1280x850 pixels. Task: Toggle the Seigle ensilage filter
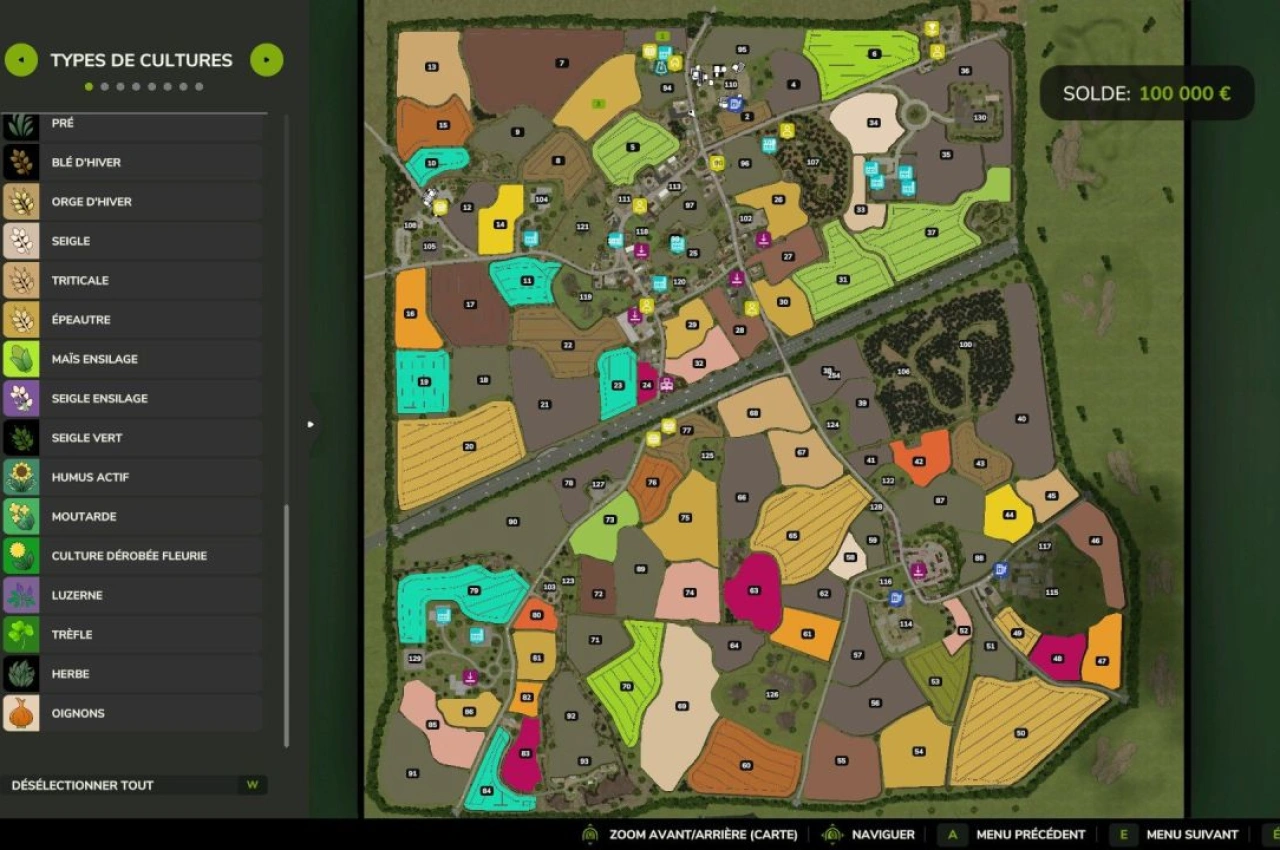(x=132, y=398)
